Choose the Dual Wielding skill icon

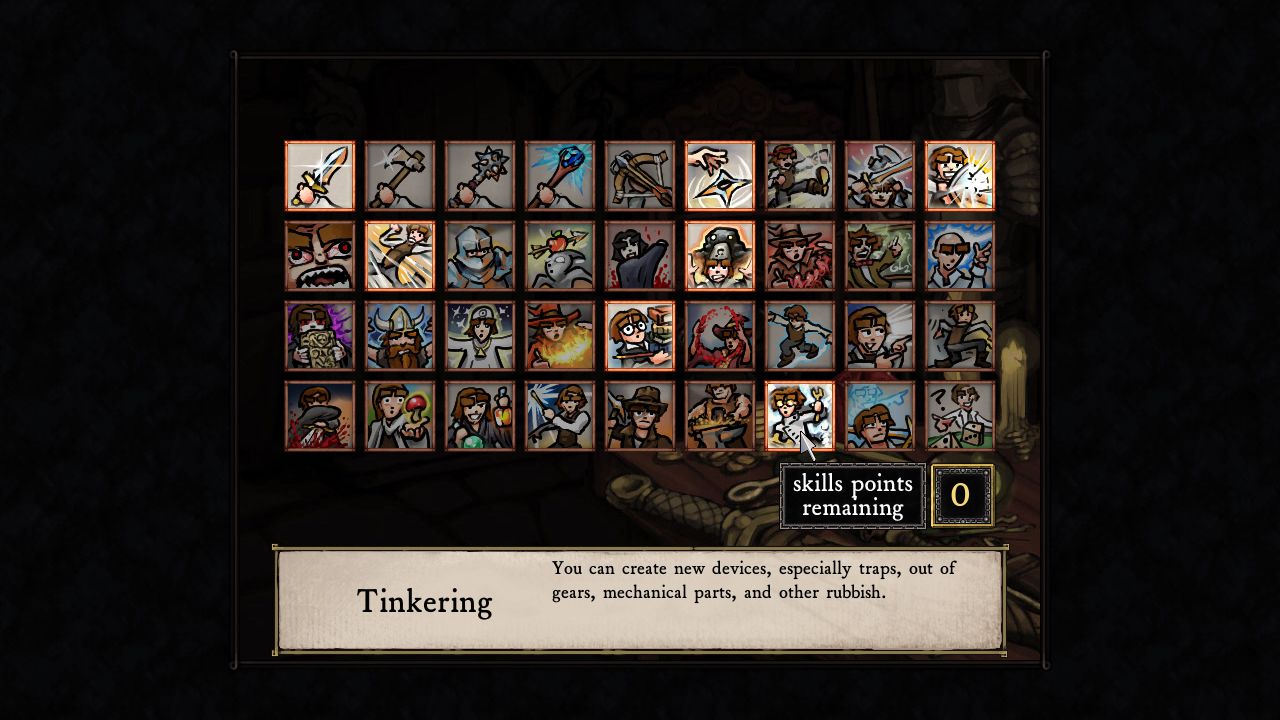pos(880,175)
